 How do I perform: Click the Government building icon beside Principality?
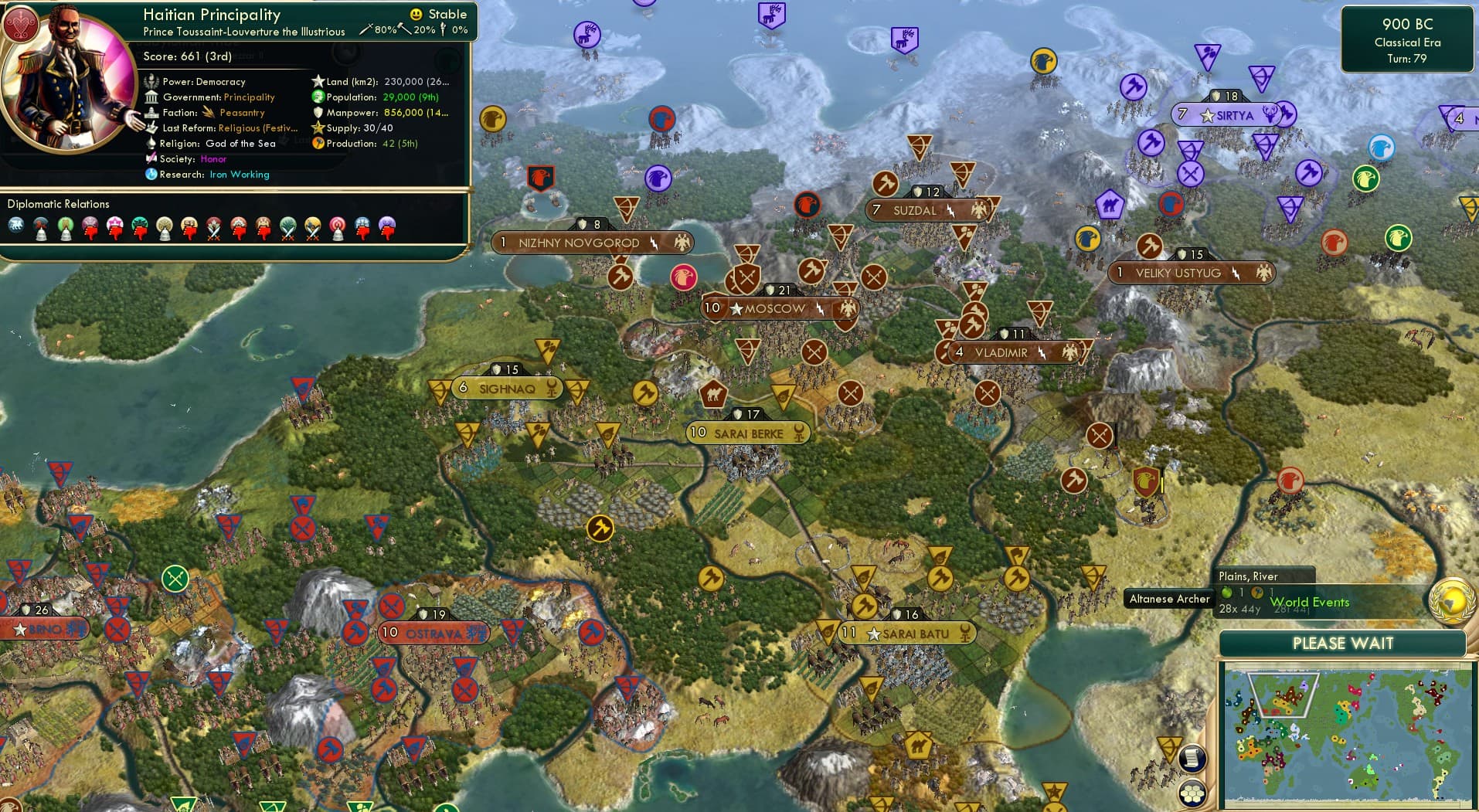pyautogui.click(x=151, y=97)
